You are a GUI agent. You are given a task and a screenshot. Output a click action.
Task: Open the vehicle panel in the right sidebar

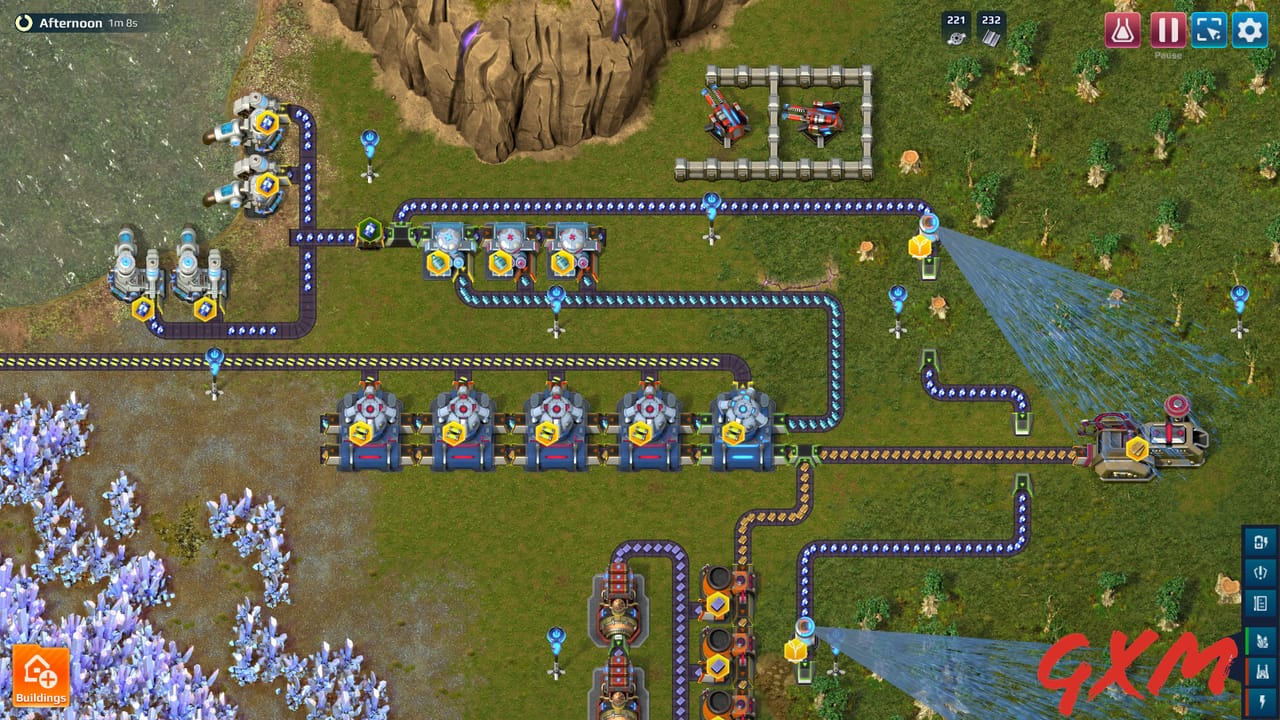1261,543
